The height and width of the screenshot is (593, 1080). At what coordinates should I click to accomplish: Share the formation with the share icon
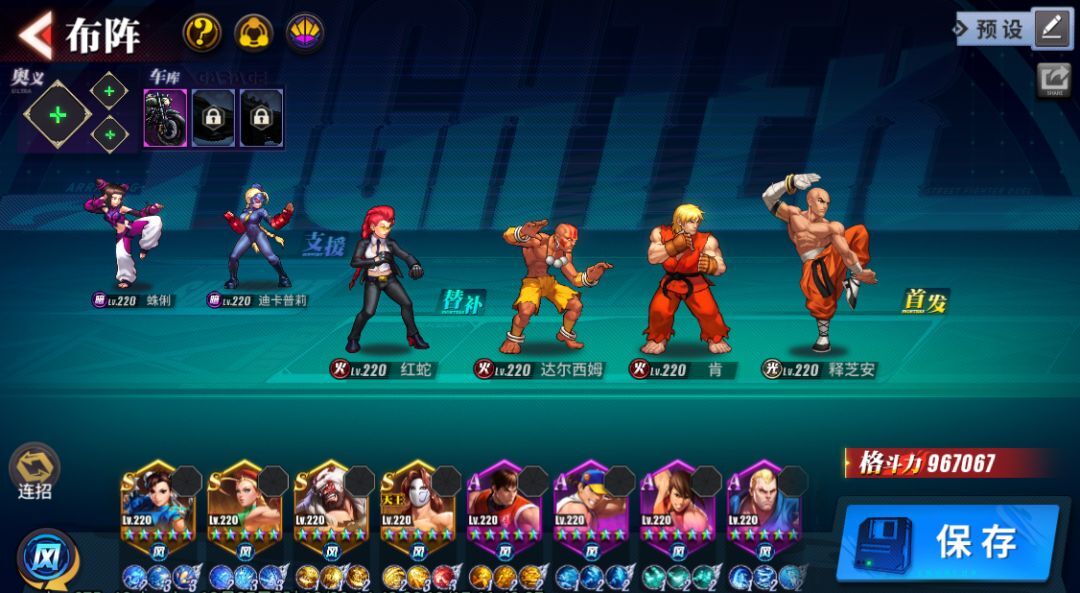[x=1053, y=80]
